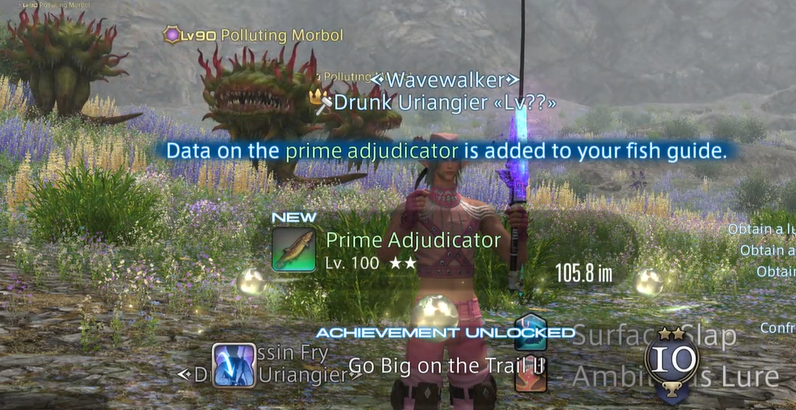This screenshot has width=796, height=410.
Task: Click the red icon next to Ambitious Lure
Action: coord(530,375)
